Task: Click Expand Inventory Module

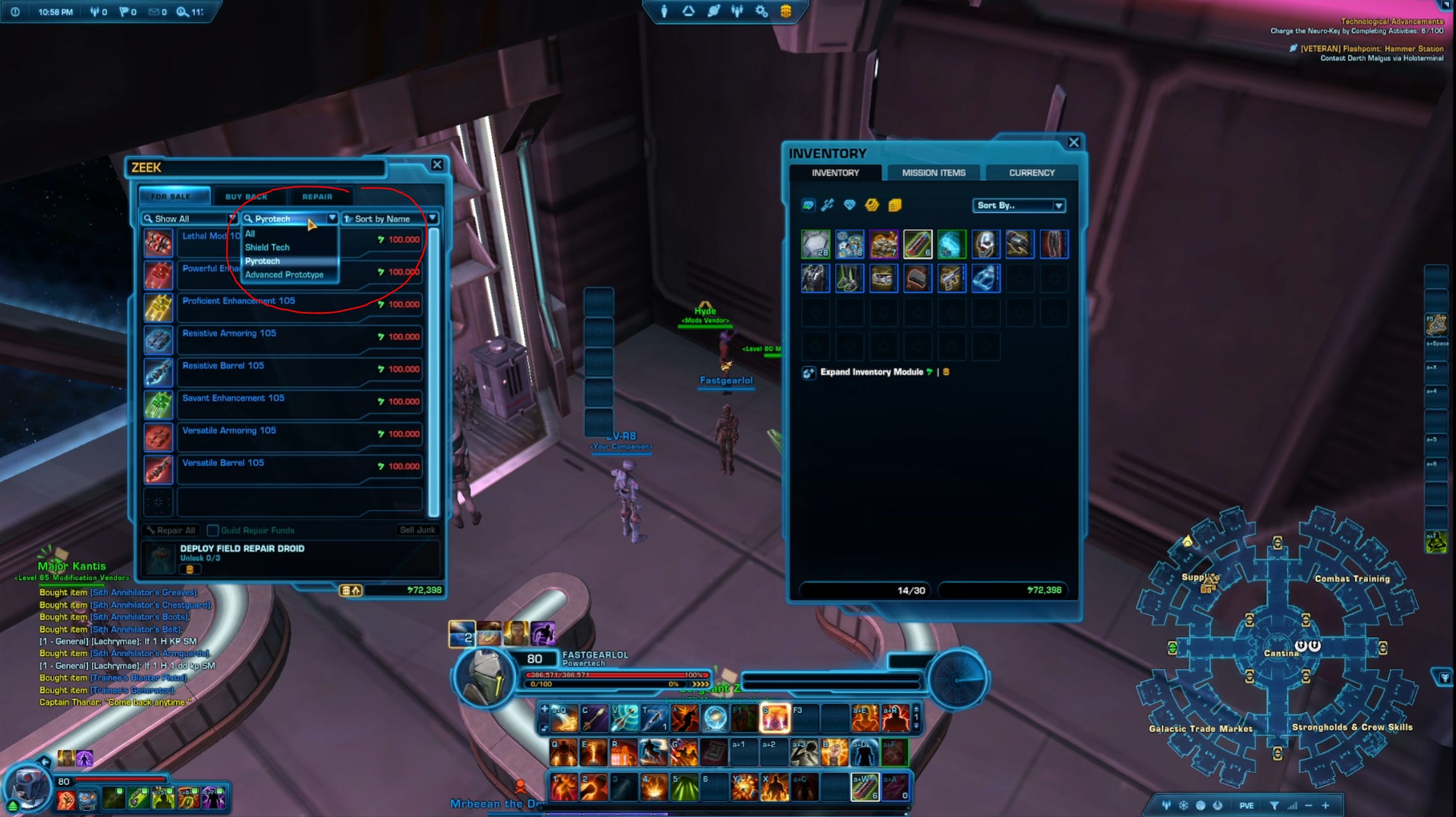Action: click(x=871, y=371)
